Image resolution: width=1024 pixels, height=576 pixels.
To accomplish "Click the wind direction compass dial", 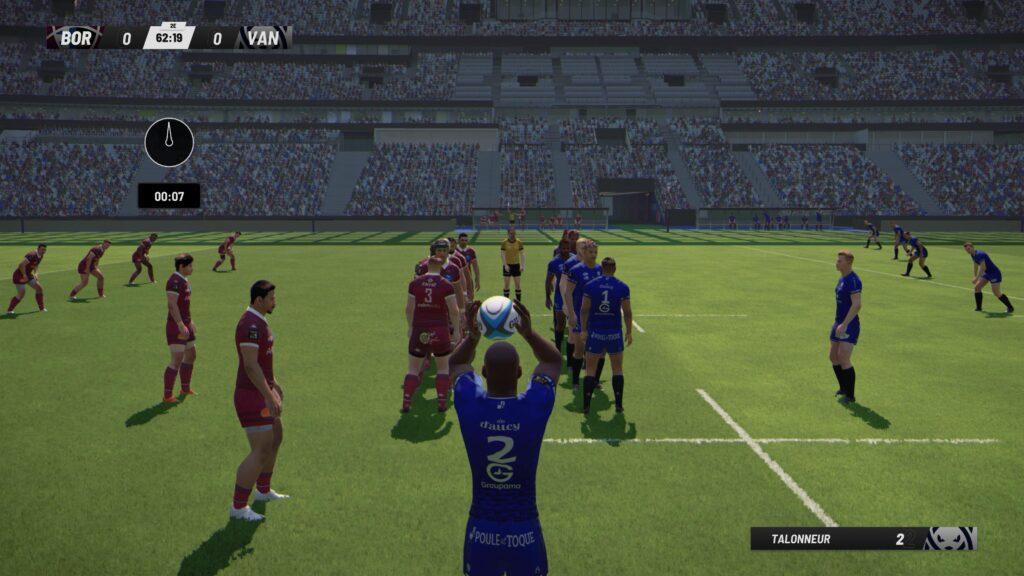I will coord(169,142).
